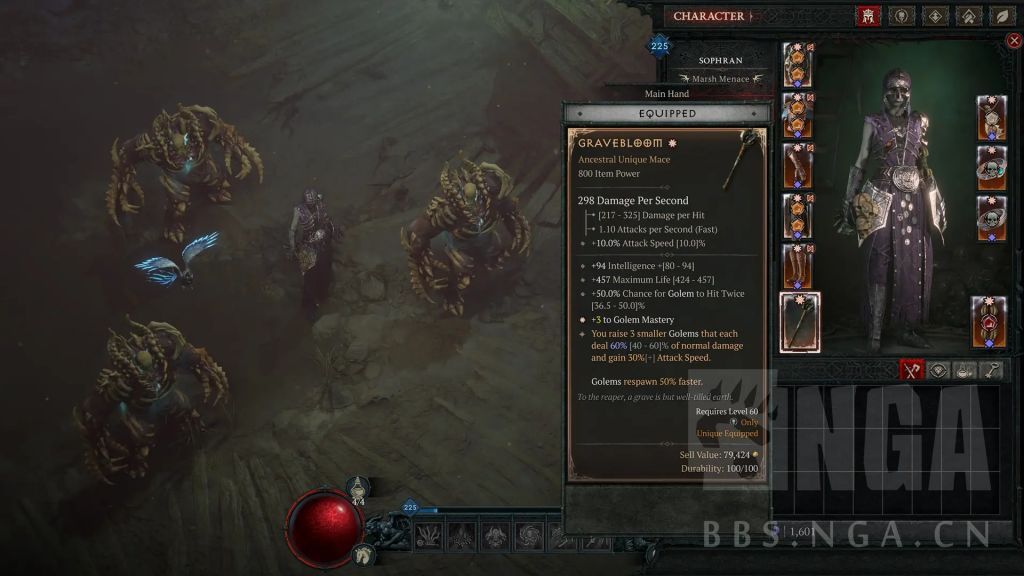Select the equipped boots slot

tap(798, 265)
